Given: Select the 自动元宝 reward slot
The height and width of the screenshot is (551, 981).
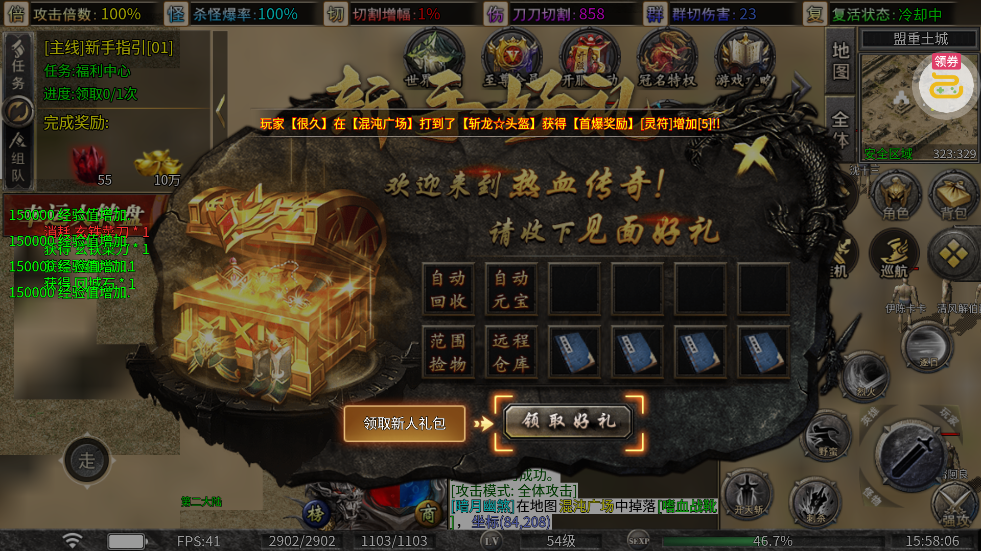Looking at the screenshot, I should pos(511,289).
